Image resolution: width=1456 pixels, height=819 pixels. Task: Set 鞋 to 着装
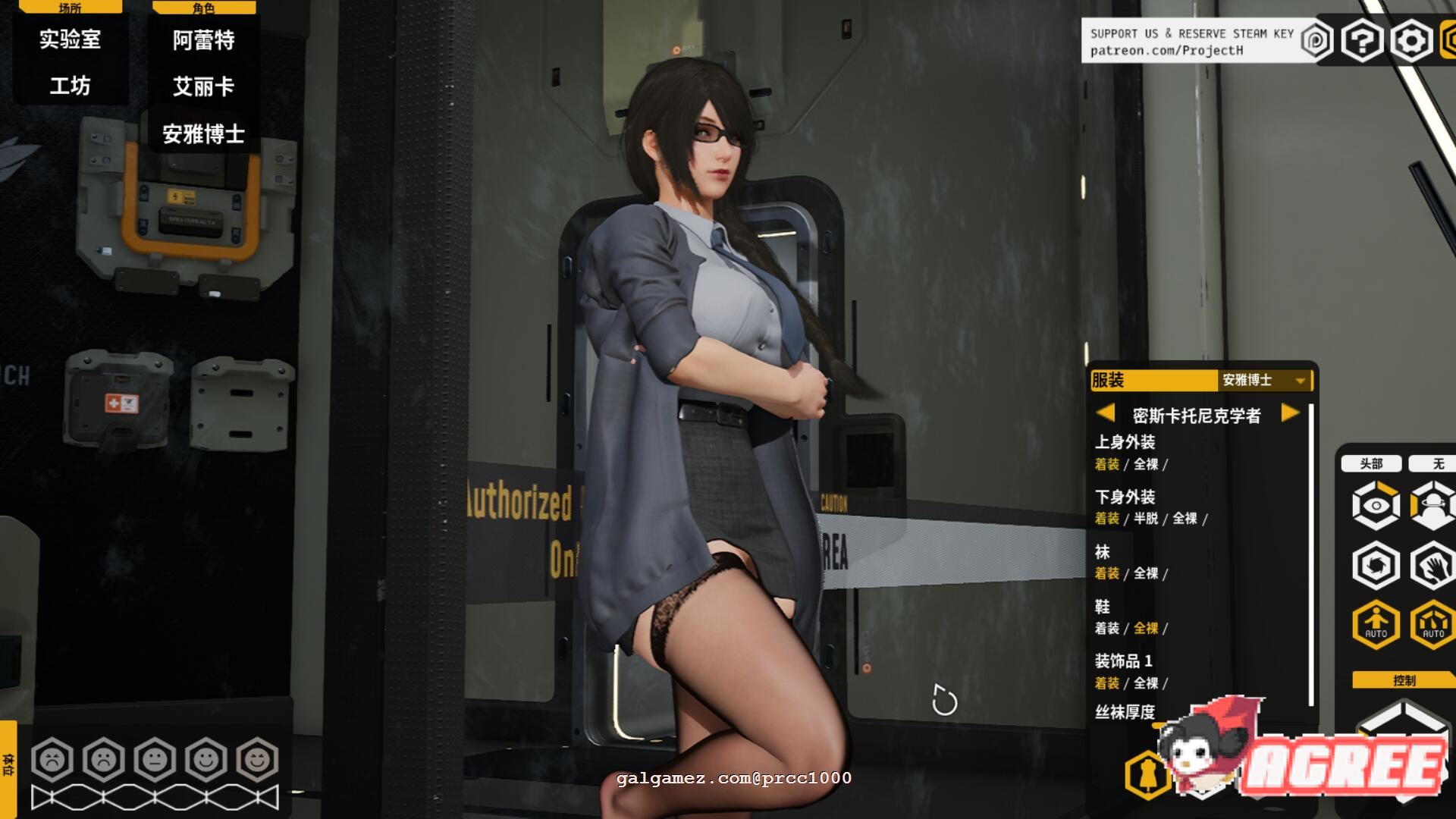click(x=1106, y=629)
